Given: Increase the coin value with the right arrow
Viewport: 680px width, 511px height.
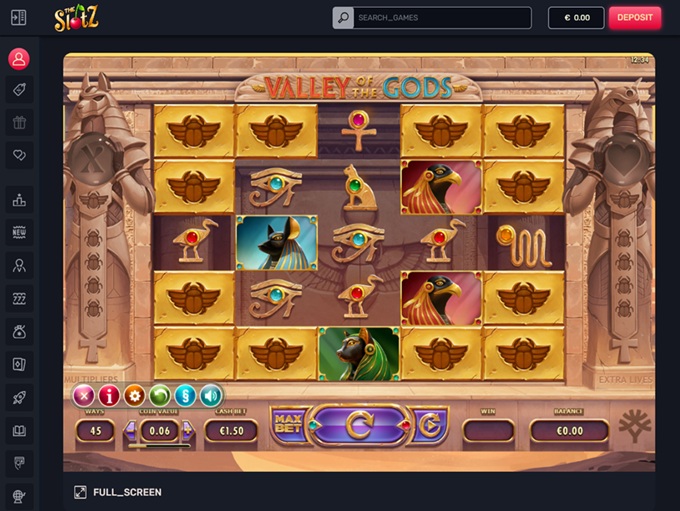Looking at the screenshot, I should tap(187, 432).
